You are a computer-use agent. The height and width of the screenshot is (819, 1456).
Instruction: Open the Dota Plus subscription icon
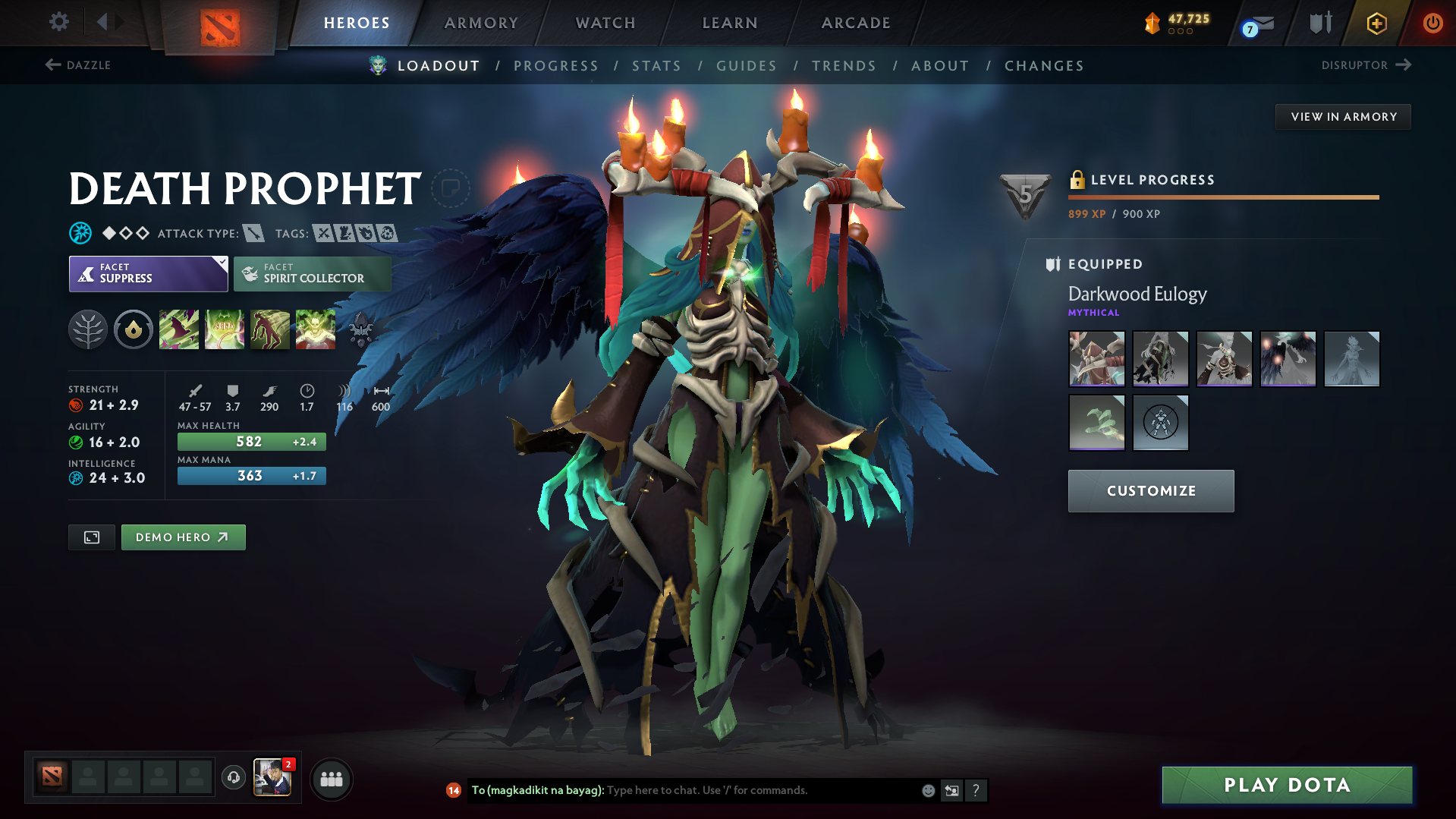(1376, 23)
